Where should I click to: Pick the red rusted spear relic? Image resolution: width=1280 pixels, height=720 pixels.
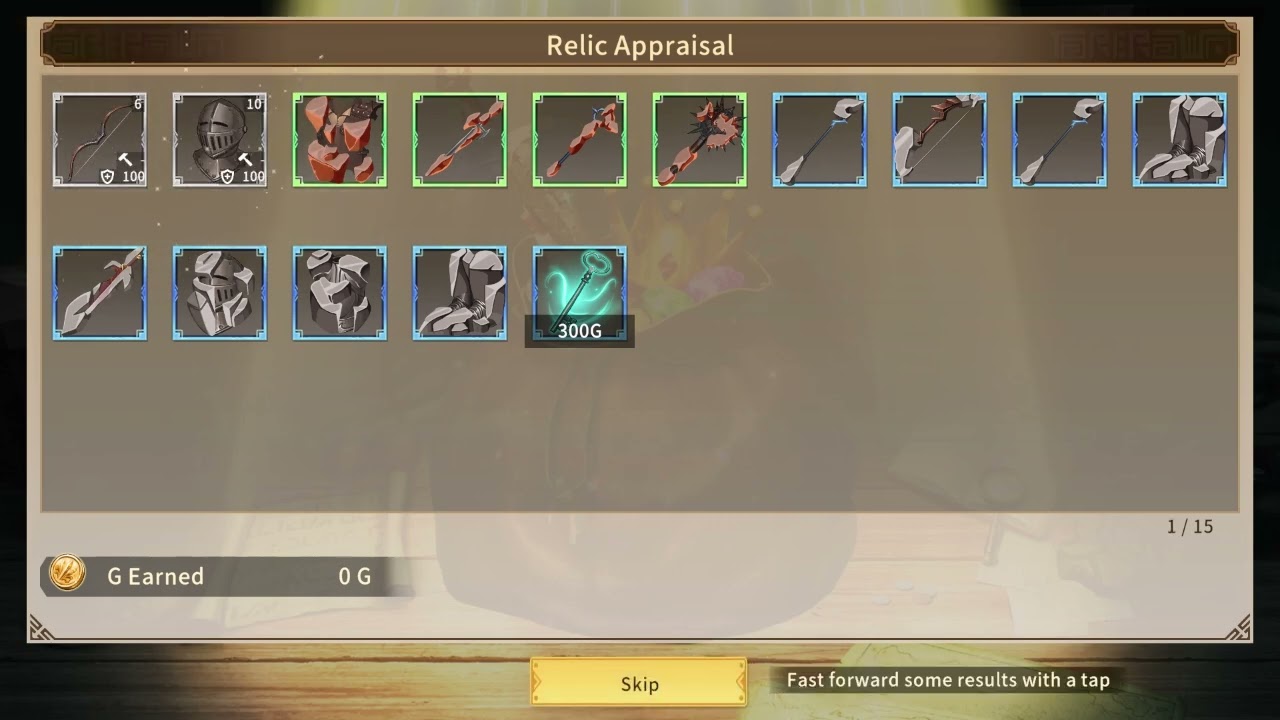(x=460, y=140)
